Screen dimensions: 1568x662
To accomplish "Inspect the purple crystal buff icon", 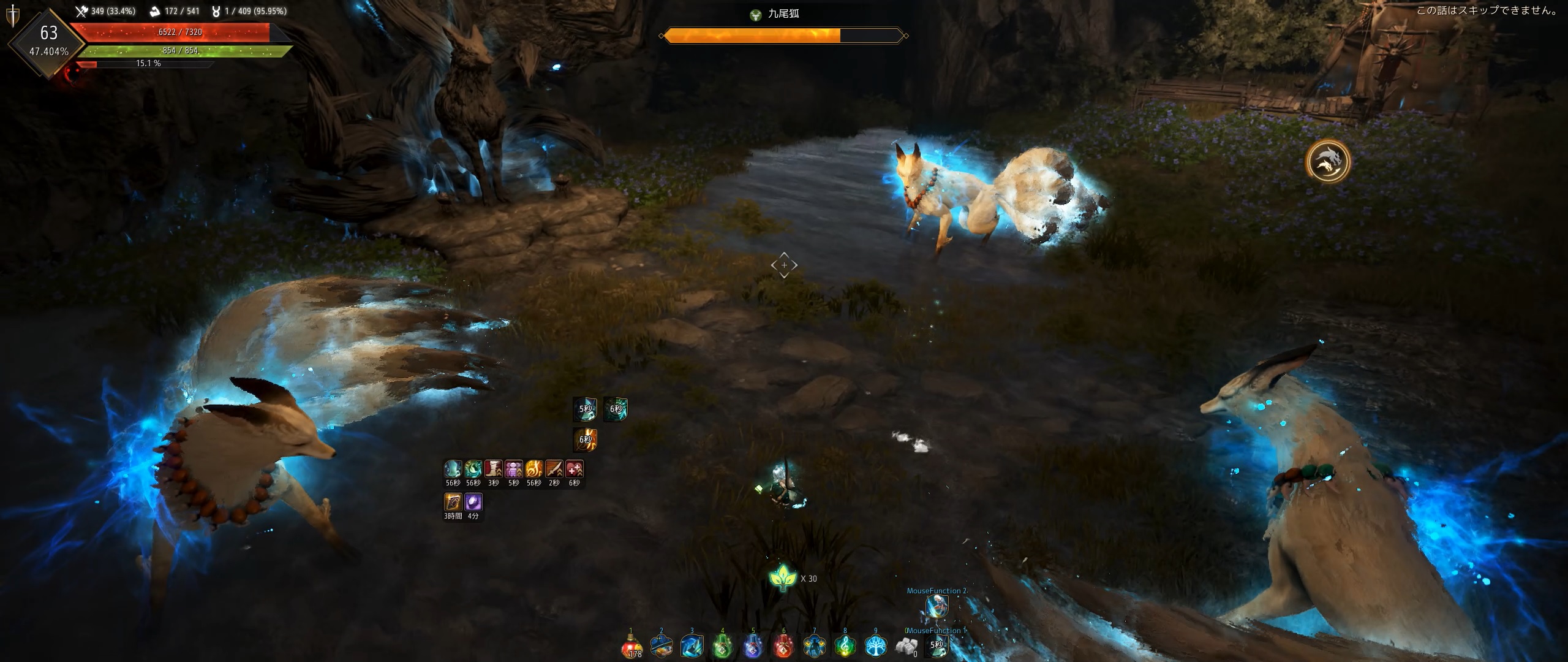I will click(x=473, y=503).
